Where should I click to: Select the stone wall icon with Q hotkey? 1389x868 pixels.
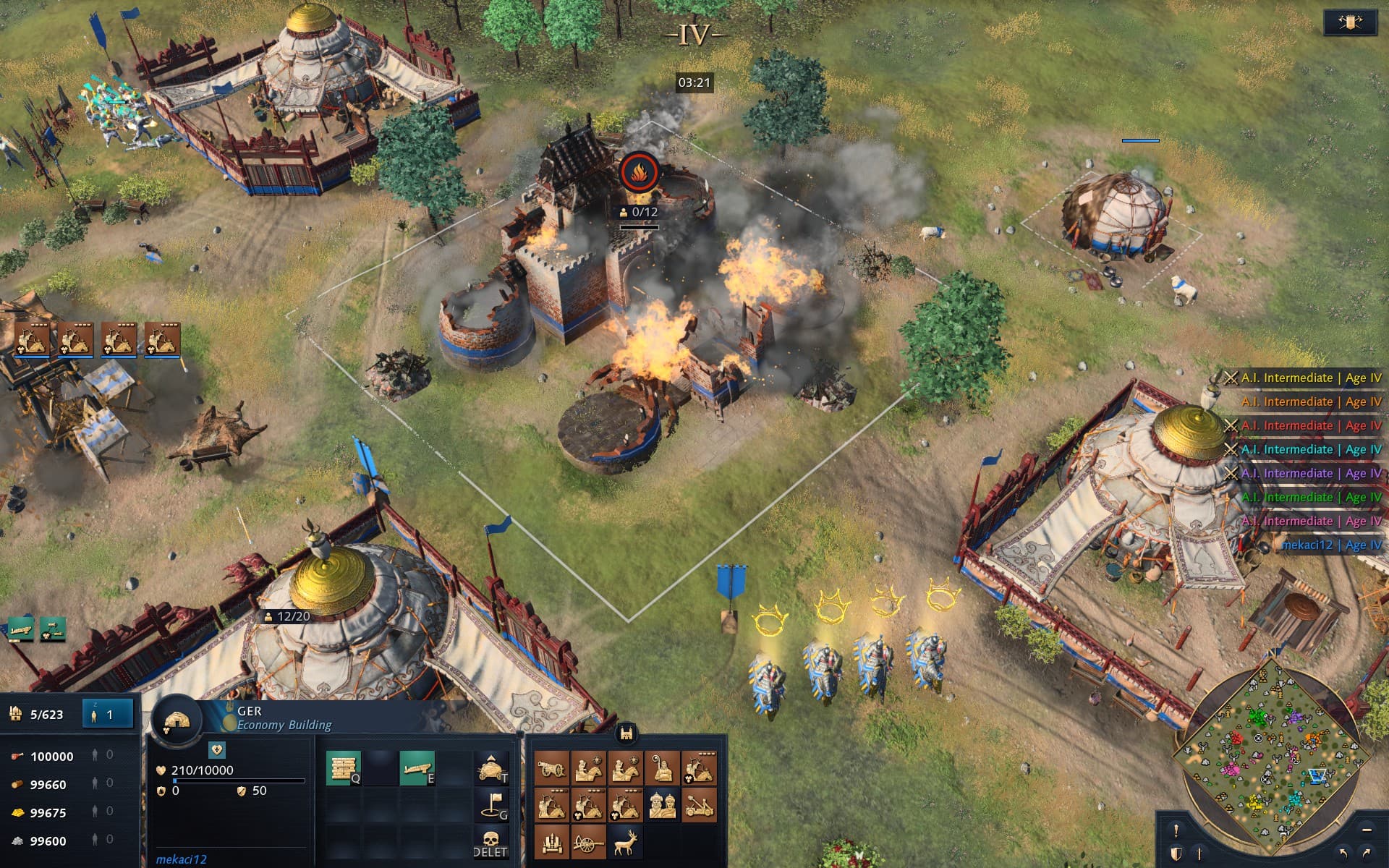(x=342, y=767)
